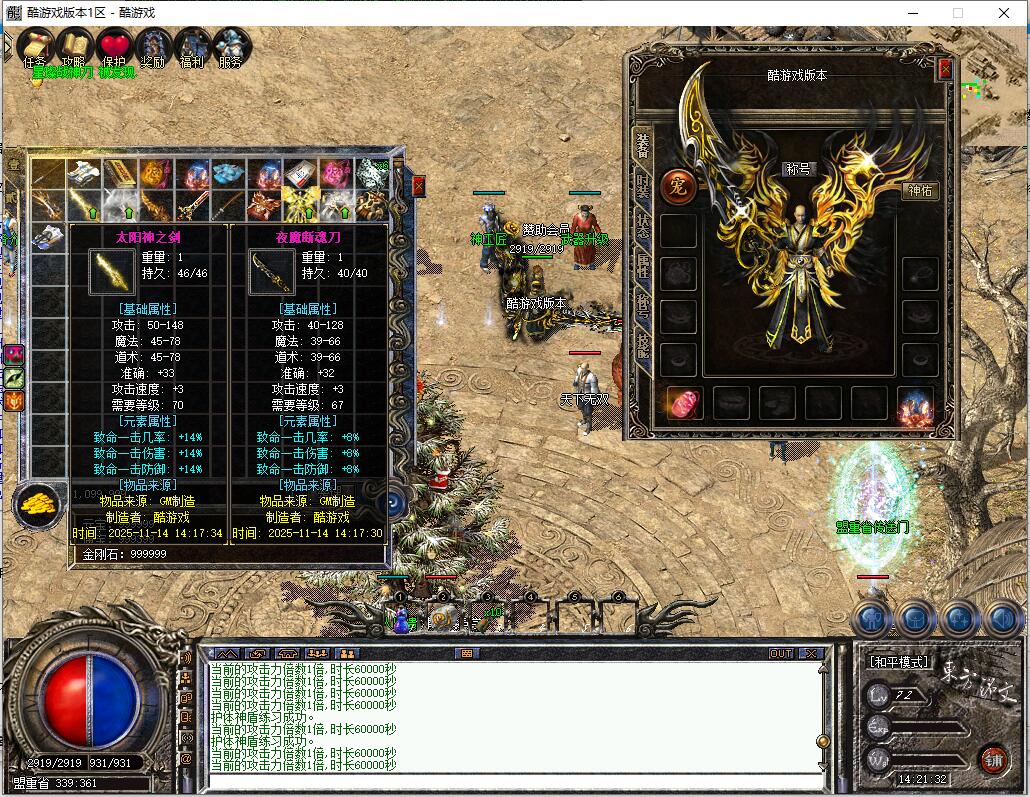
Task: Open the 奖励 rewards menu
Action: pos(153,47)
